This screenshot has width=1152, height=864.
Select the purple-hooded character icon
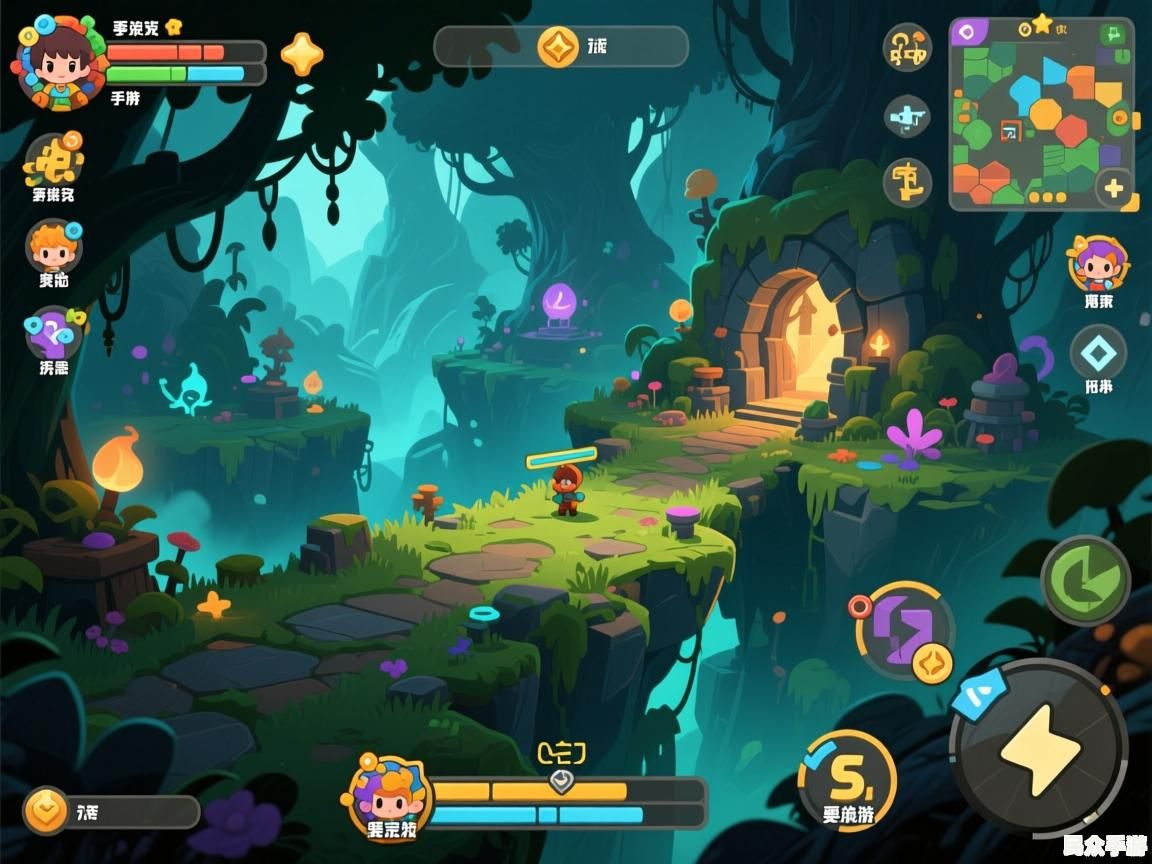click(1097, 263)
